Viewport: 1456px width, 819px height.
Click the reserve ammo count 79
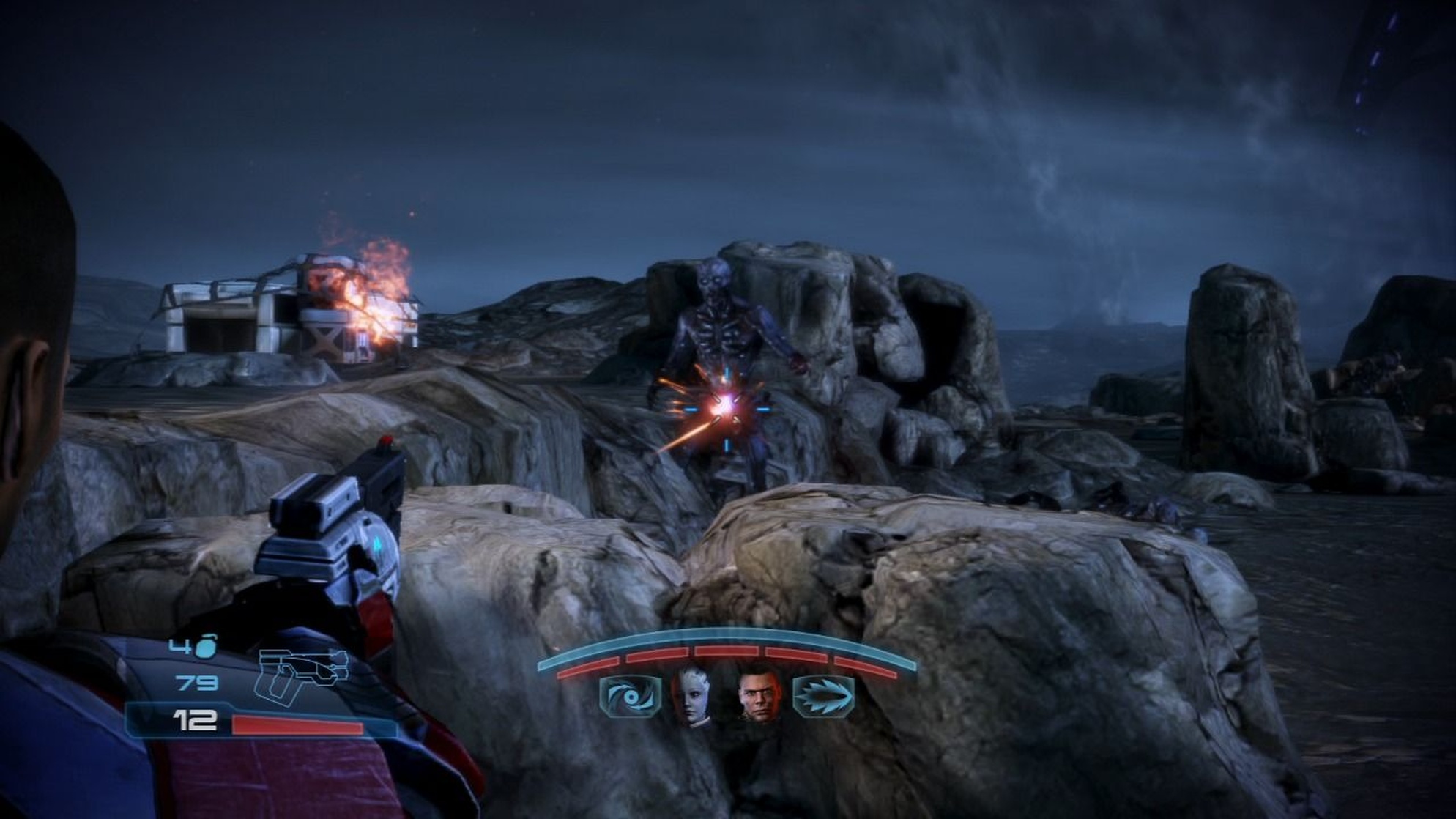[196, 683]
